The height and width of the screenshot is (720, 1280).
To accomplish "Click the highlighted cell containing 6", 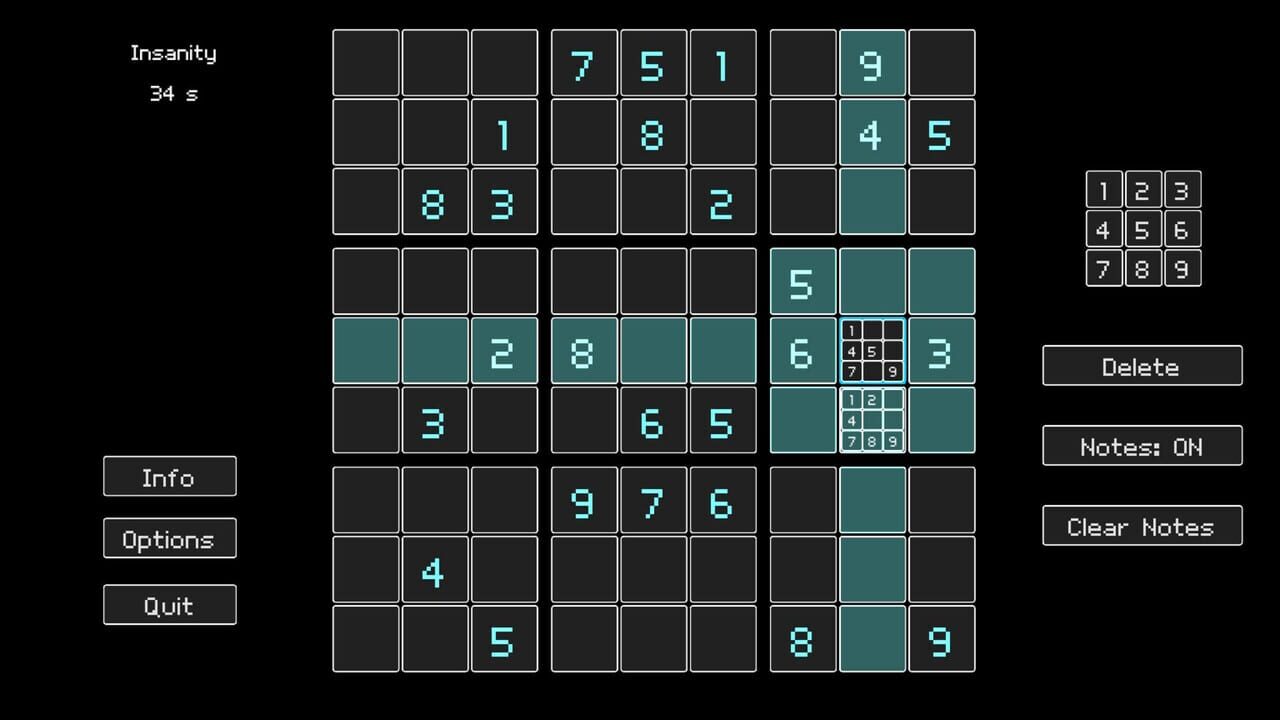I will (x=802, y=351).
